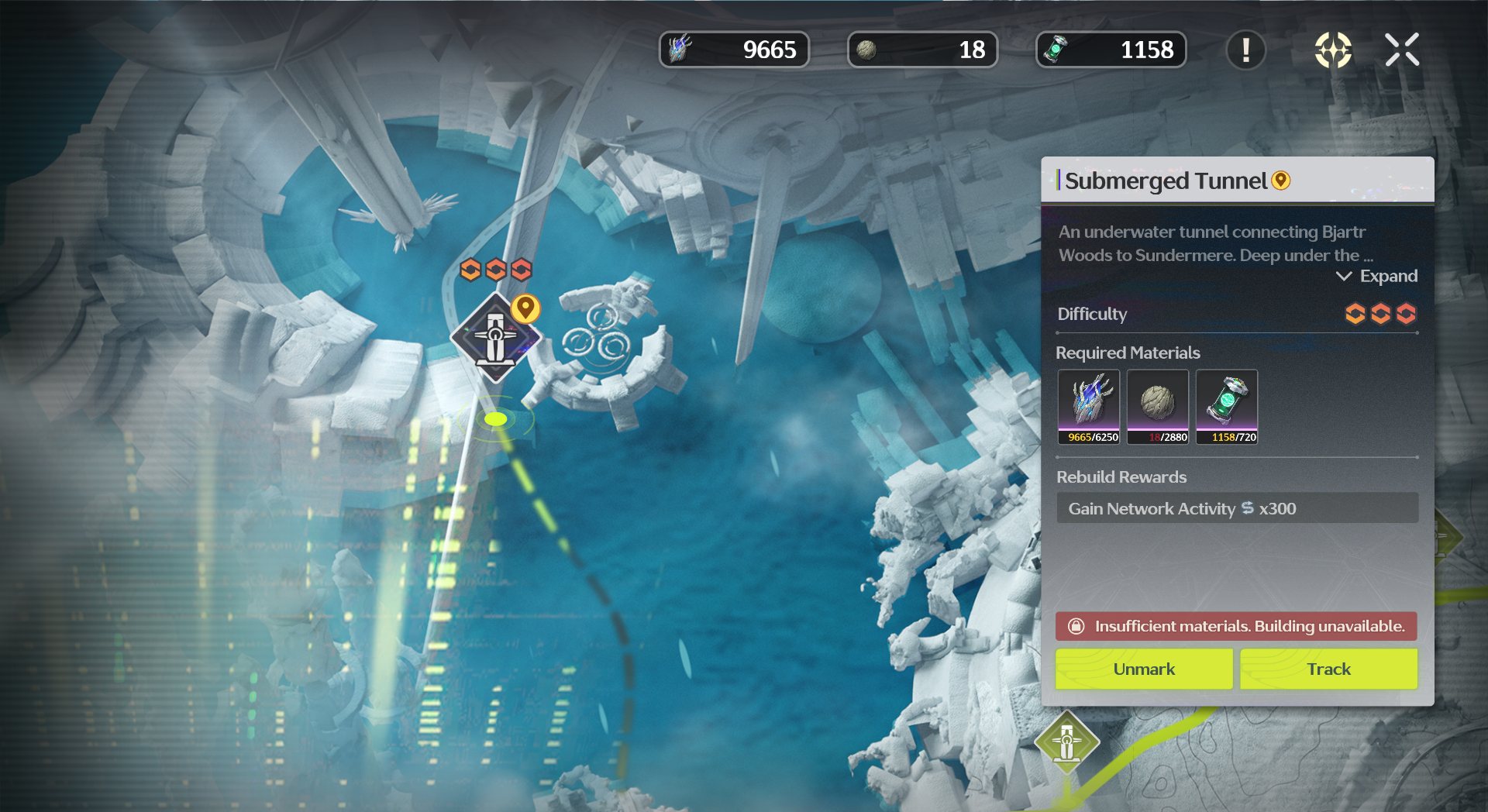Select the crystal material slot showing 9665/6250

[x=1089, y=406]
